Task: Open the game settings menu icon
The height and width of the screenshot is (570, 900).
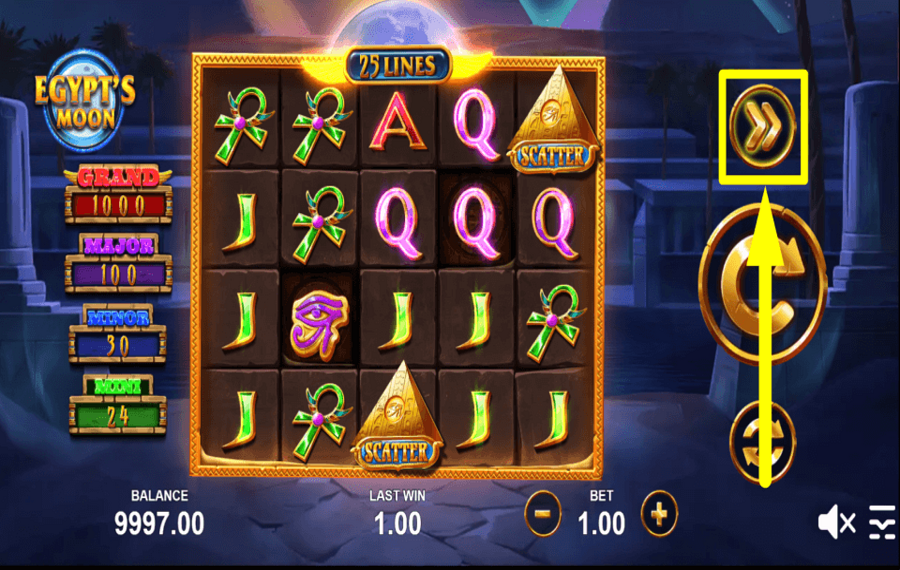Action: (881, 521)
